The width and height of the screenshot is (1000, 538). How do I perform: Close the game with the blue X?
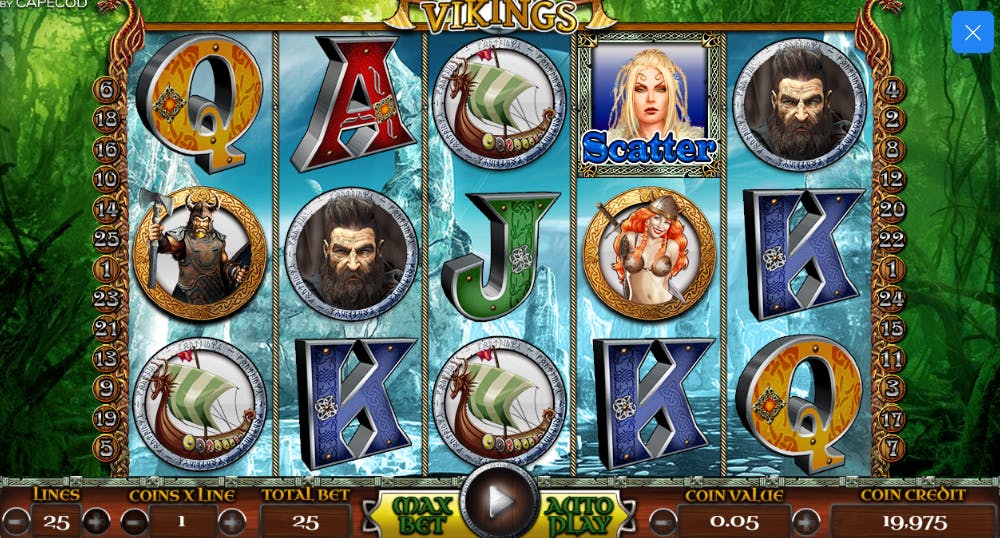point(972,32)
